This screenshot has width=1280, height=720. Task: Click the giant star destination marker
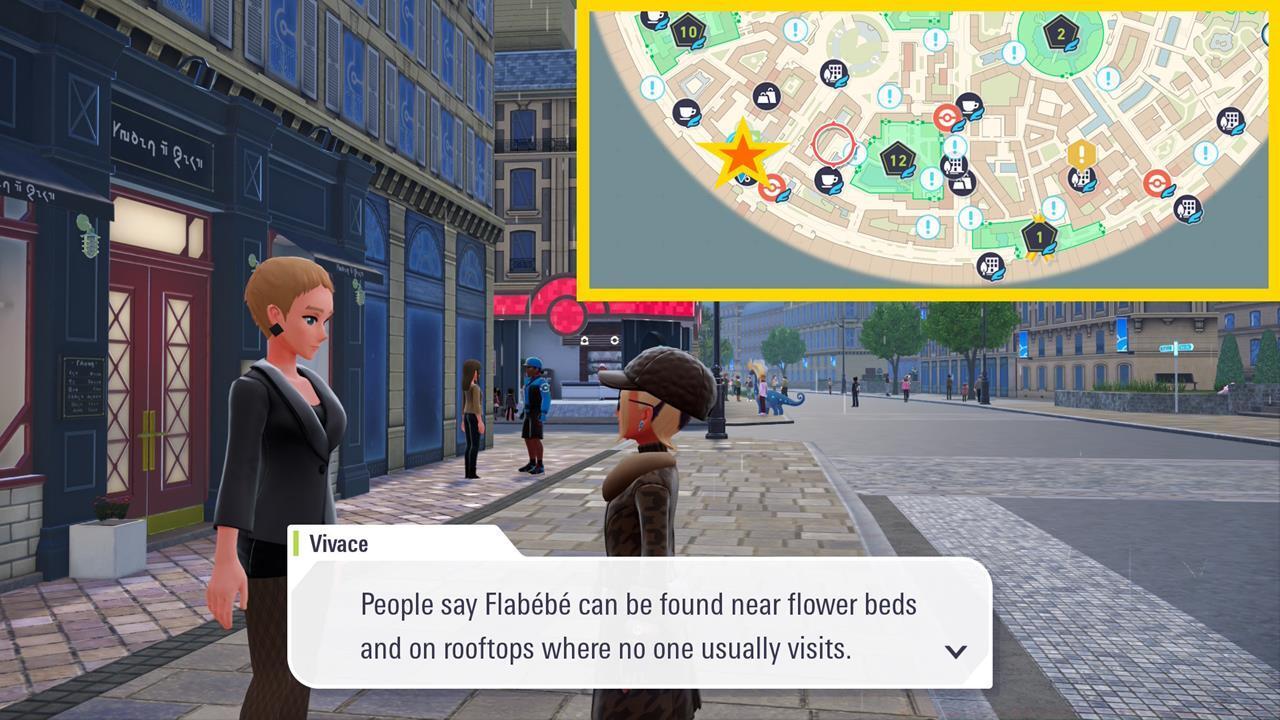[x=744, y=153]
